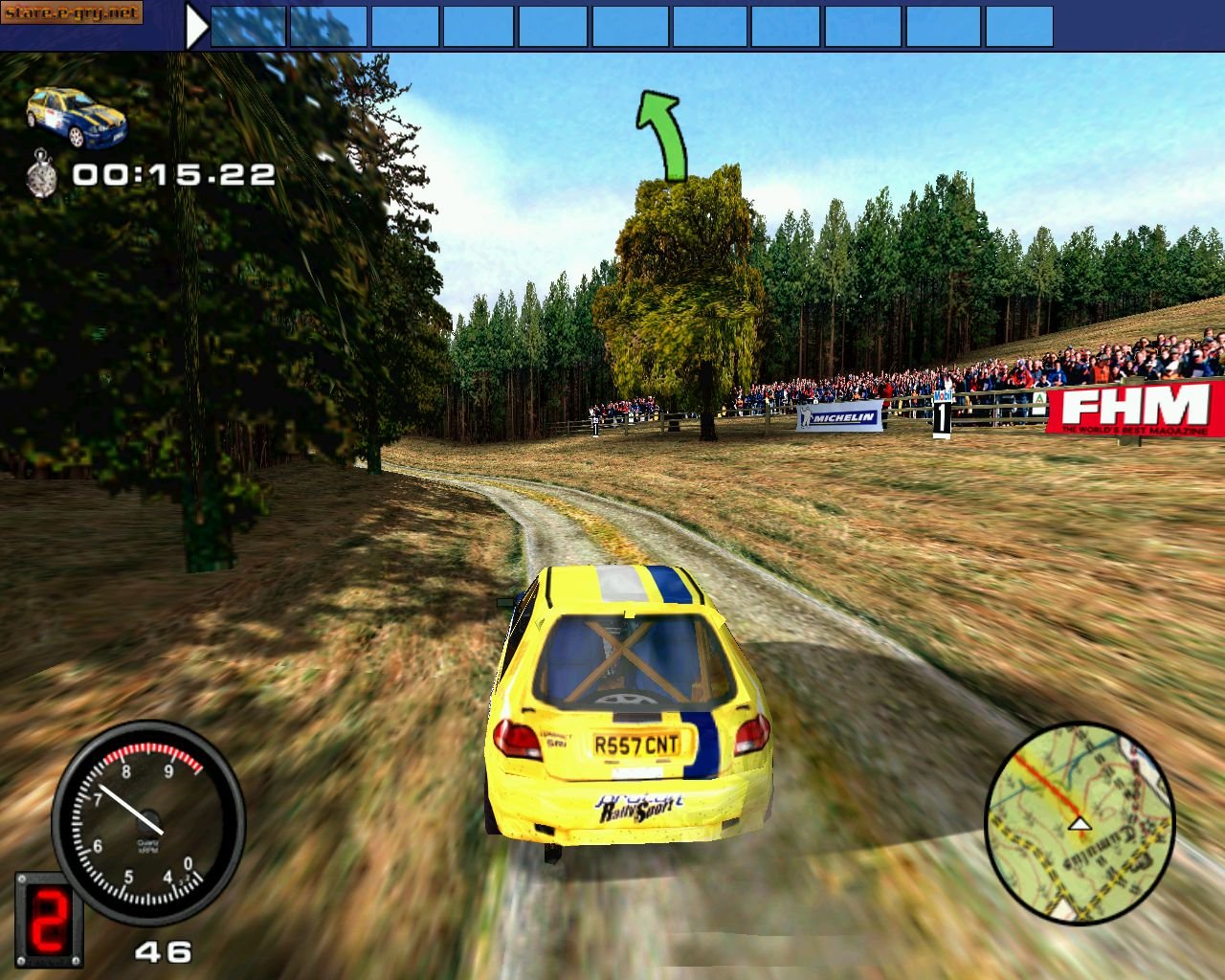Screen dimensions: 1225x980
Task: Select the Michelin advertising banner
Action: pos(840,417)
